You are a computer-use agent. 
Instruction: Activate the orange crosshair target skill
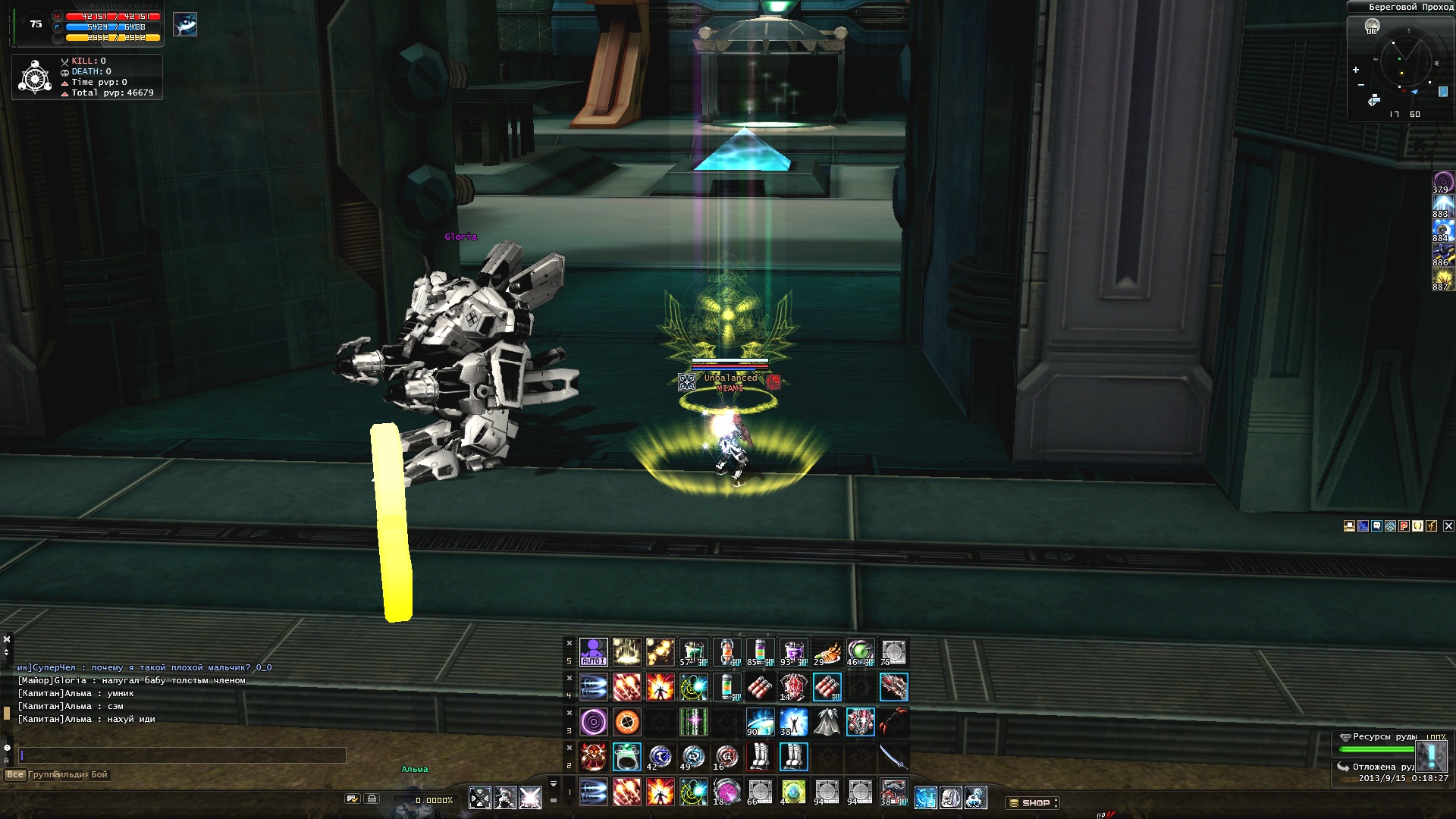[x=626, y=722]
